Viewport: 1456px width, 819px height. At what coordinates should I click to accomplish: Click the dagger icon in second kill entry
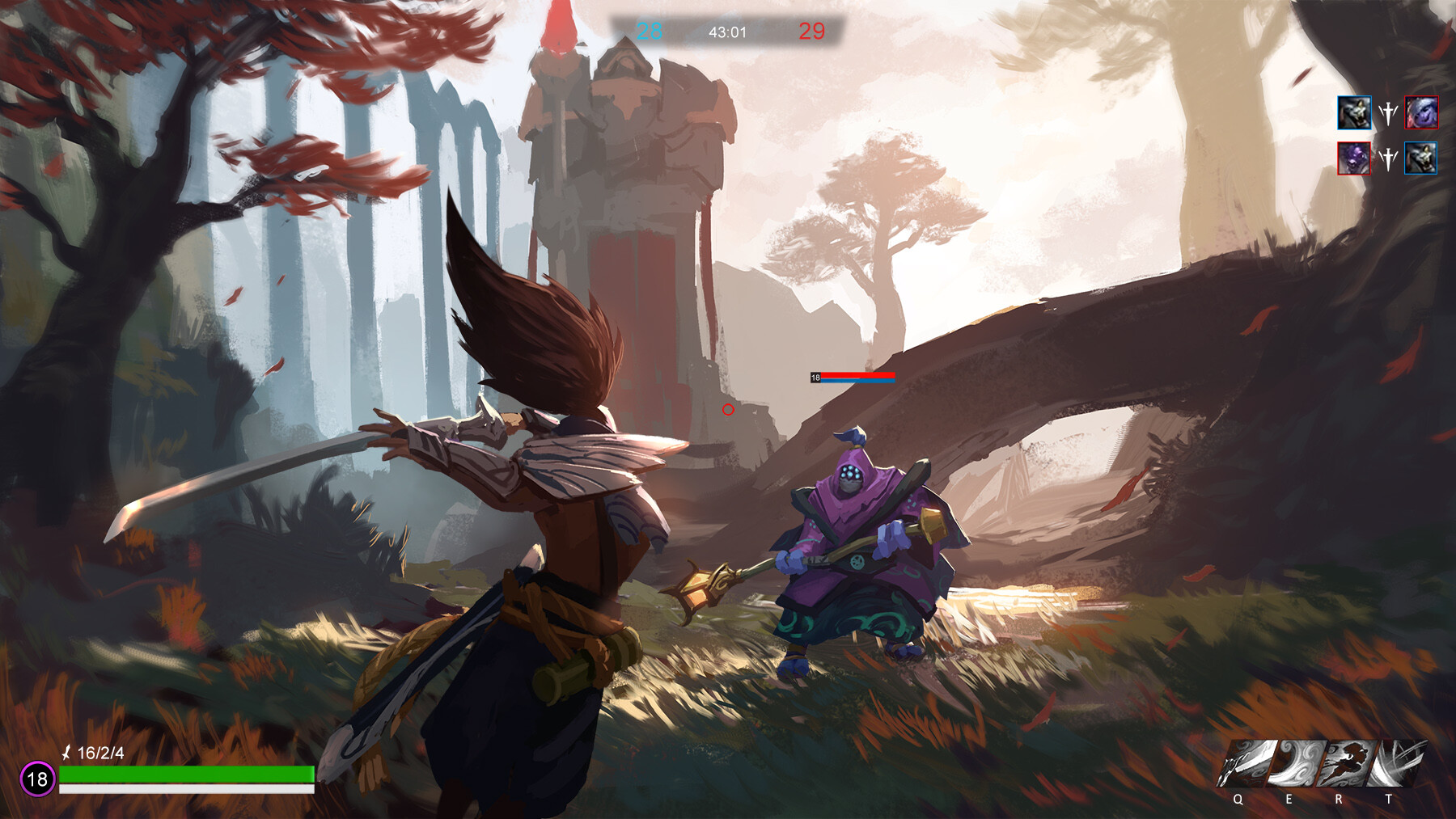click(x=1388, y=158)
